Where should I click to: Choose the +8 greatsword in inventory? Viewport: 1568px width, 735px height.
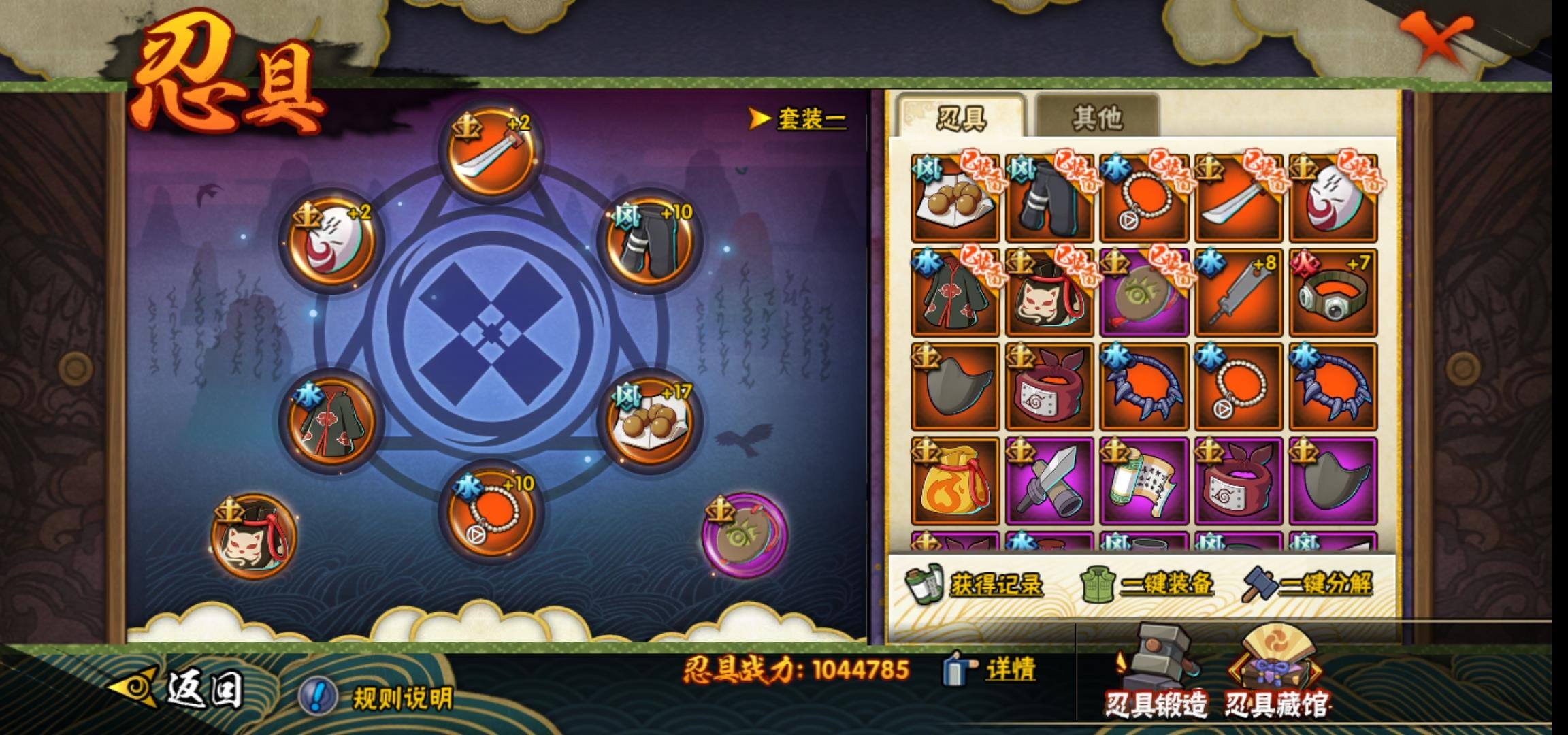pyautogui.click(x=1238, y=293)
